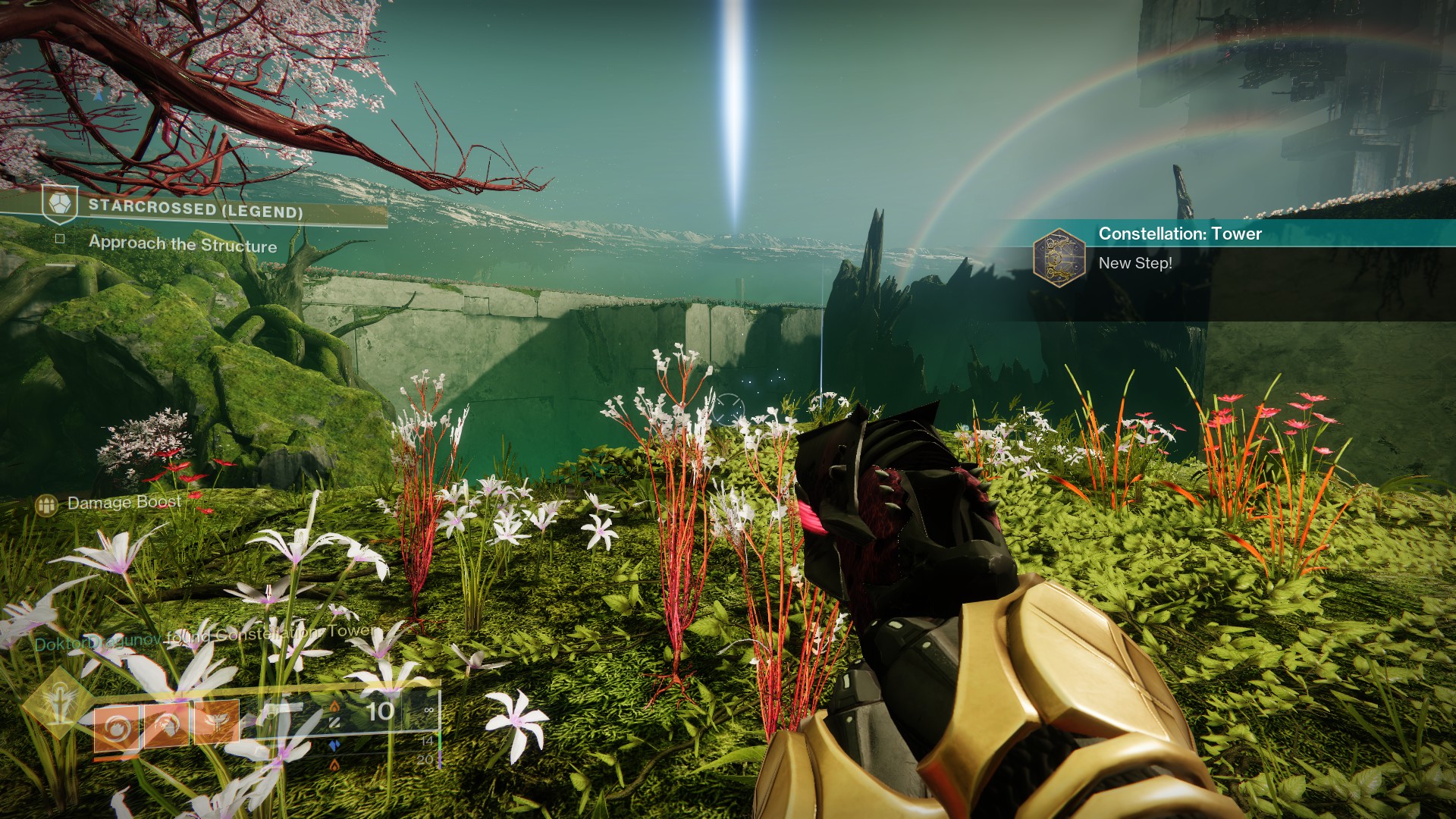Viewport: 1456px width, 819px height.
Task: Activate the Well of Radiance super icon
Action: (x=58, y=703)
